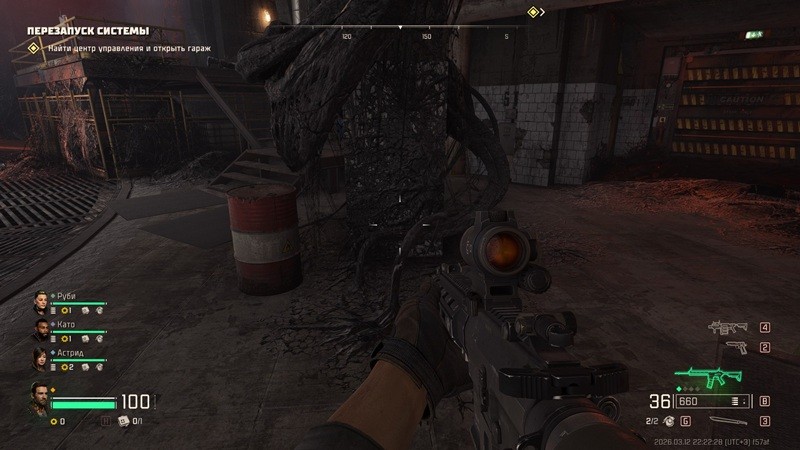Select the medkit item icon
Viewport: 800px width, 450px height.
[x=124, y=421]
